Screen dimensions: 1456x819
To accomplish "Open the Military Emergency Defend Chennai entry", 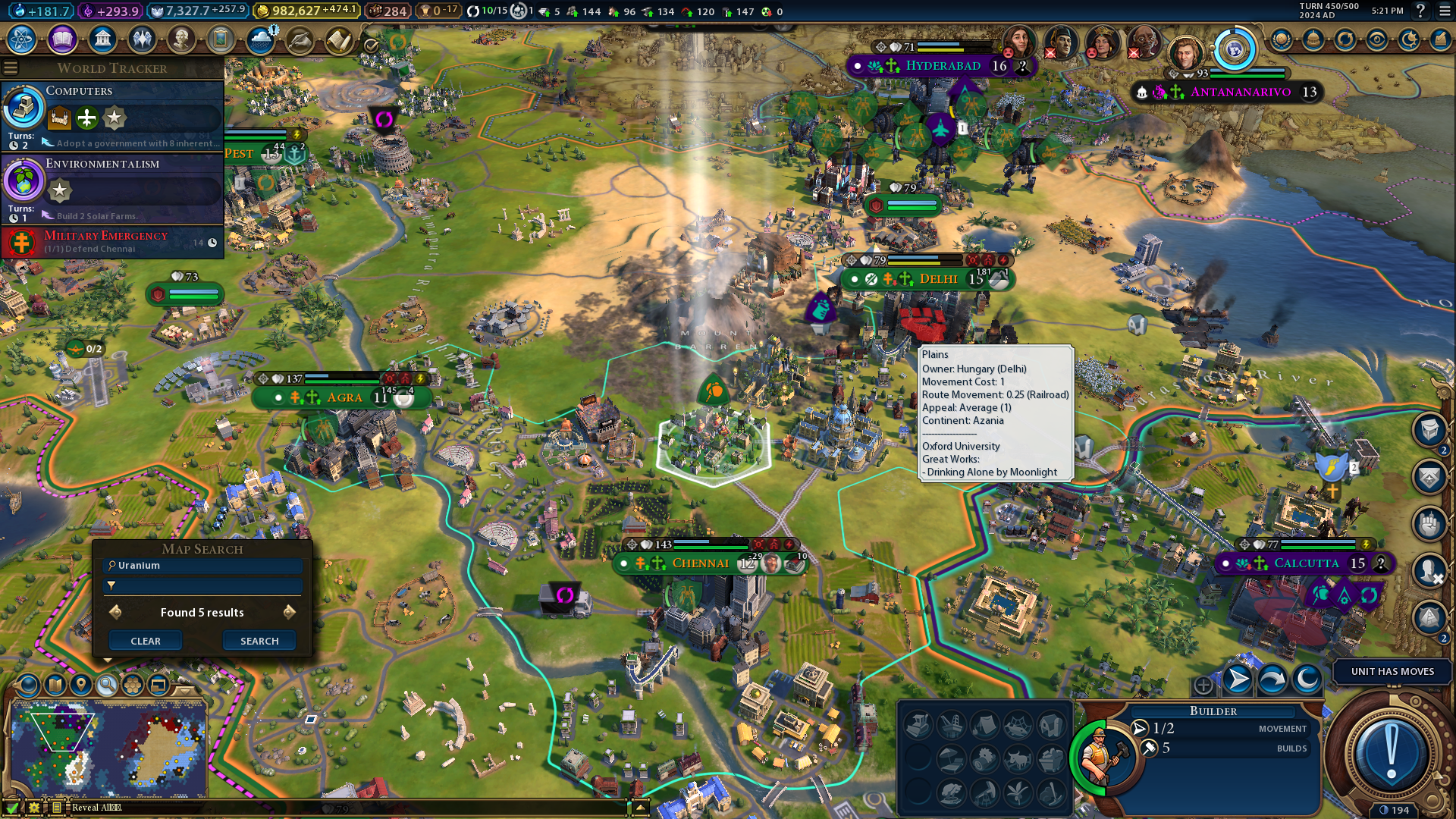I will [x=112, y=242].
